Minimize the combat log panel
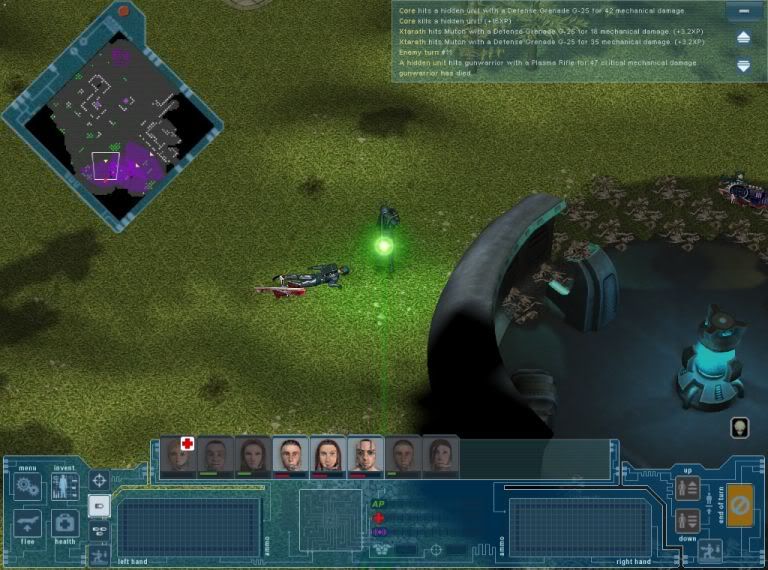The height and width of the screenshot is (570, 768). (742, 12)
